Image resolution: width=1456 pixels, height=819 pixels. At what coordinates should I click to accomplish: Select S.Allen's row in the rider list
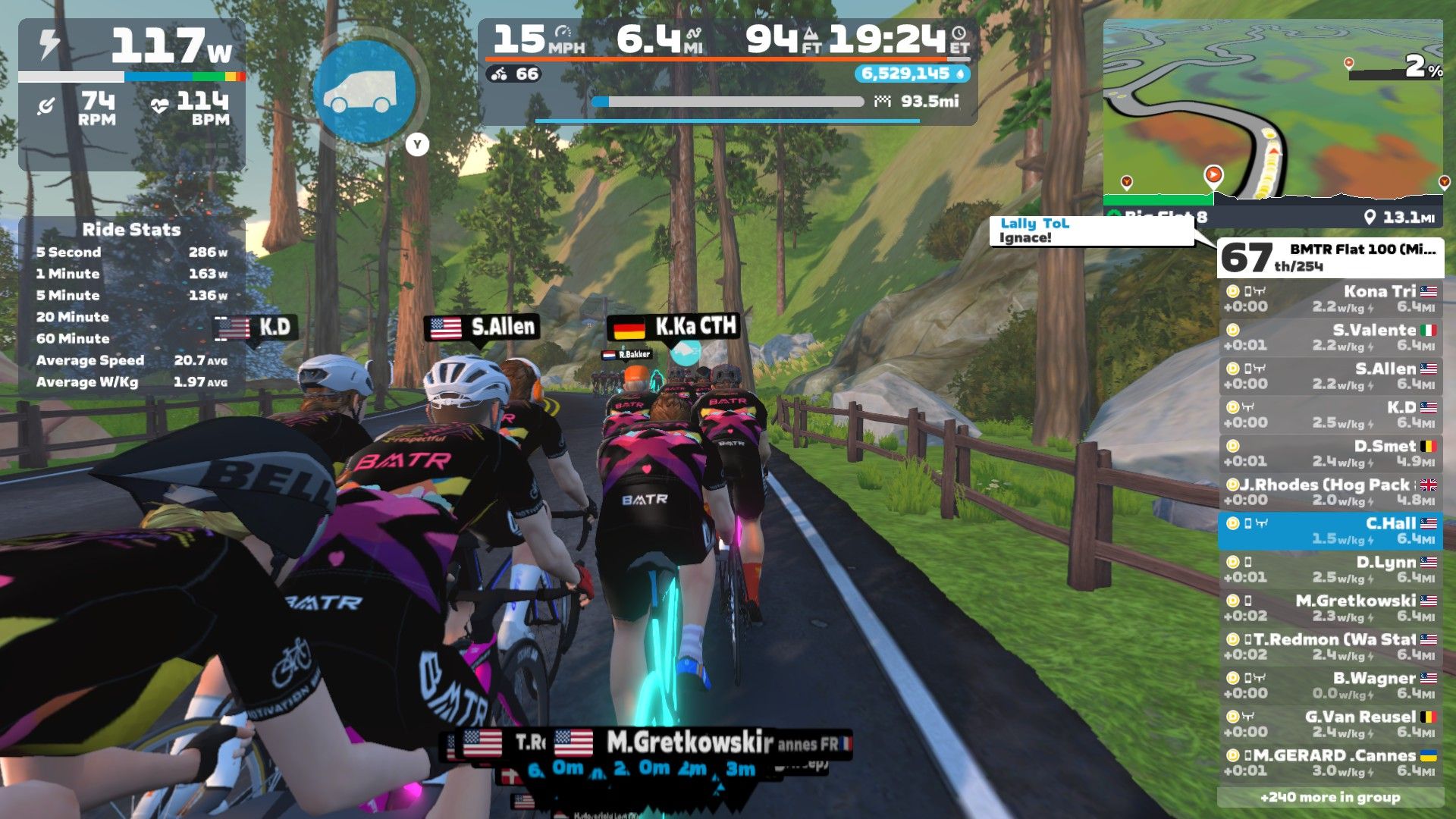pos(1331,376)
